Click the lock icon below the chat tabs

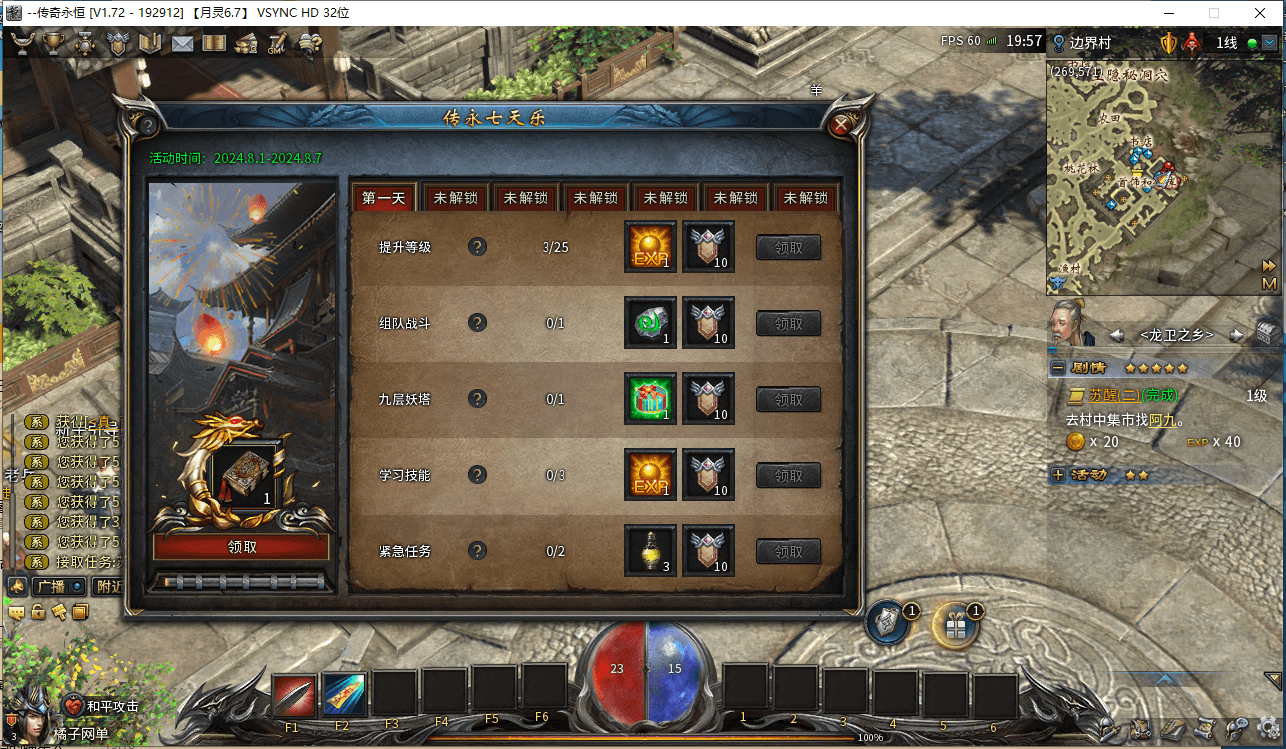pos(38,612)
